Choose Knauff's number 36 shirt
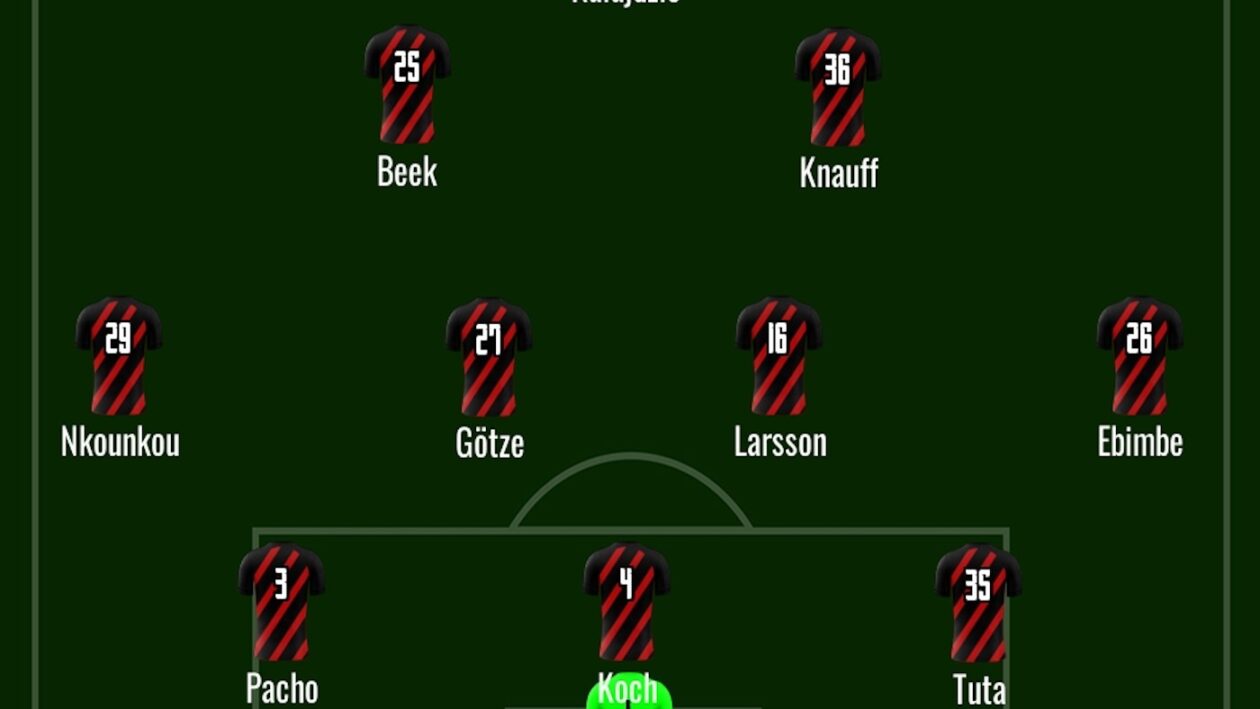Image resolution: width=1260 pixels, height=709 pixels. click(838, 86)
